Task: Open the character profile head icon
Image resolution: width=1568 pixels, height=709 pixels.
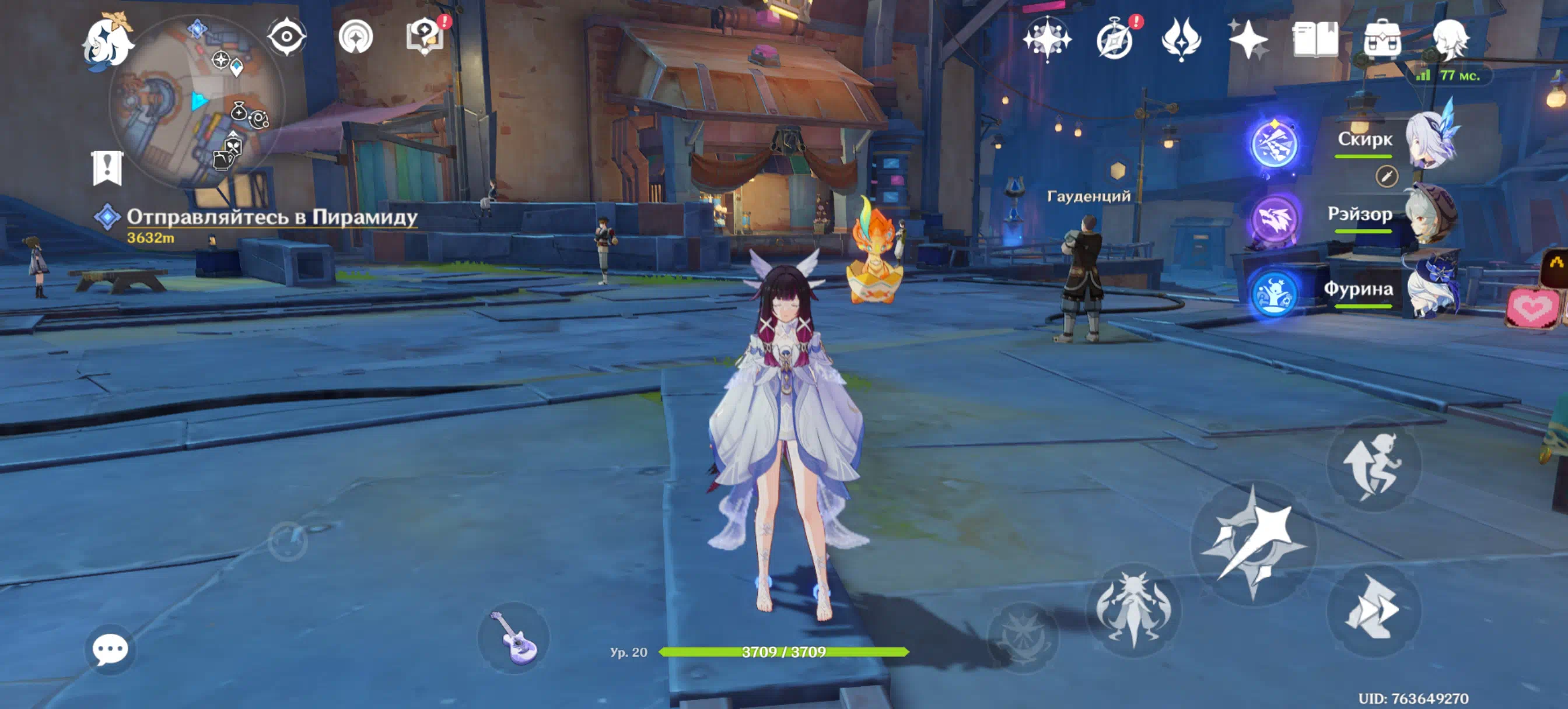Action: point(1450,40)
